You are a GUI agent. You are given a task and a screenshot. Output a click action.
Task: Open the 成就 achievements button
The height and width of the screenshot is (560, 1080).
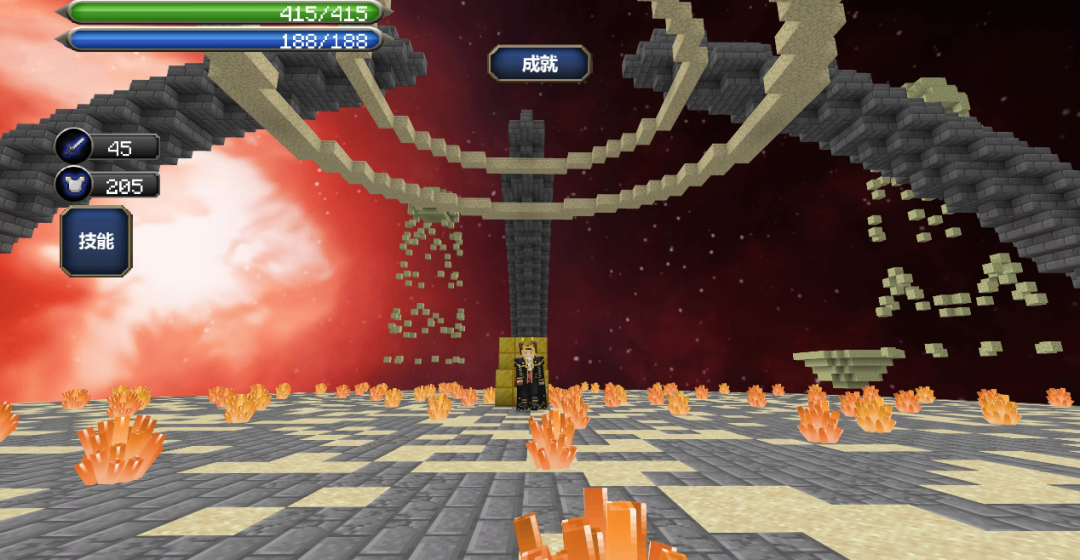click(539, 64)
